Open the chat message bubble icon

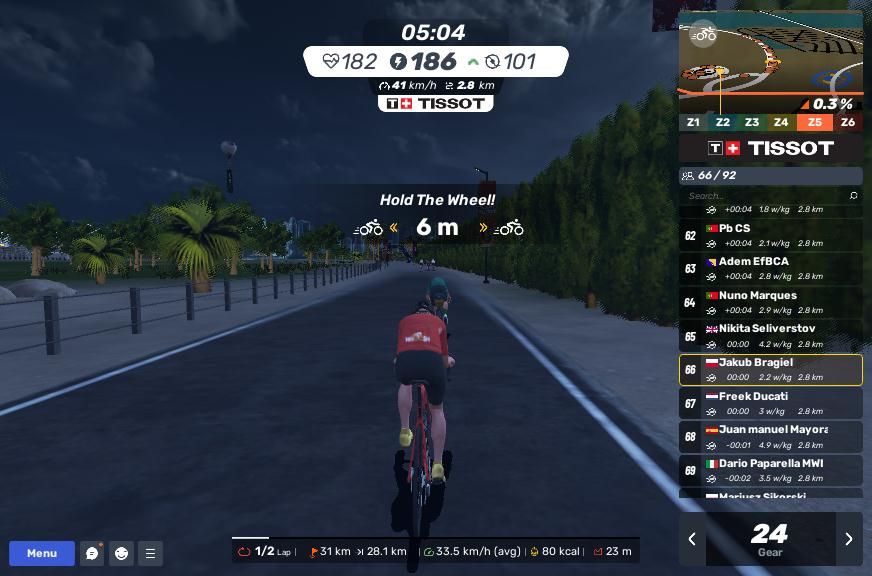click(92, 553)
